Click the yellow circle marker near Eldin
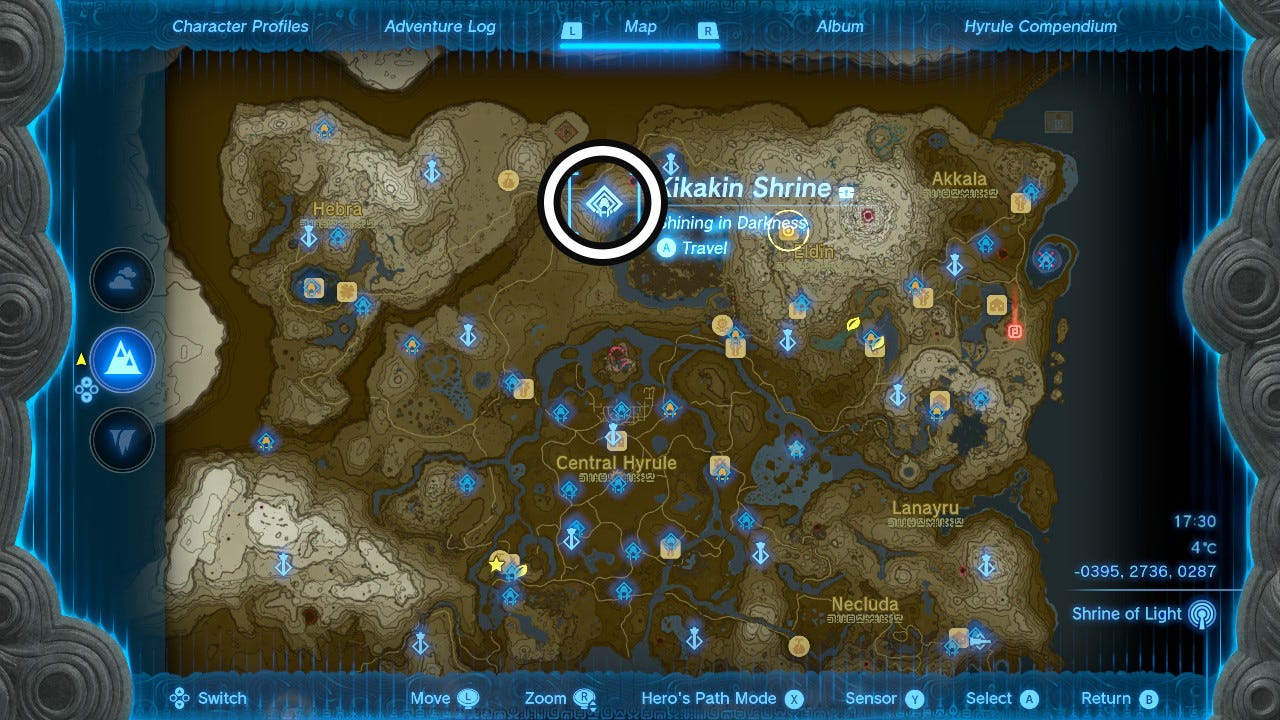 pos(787,233)
